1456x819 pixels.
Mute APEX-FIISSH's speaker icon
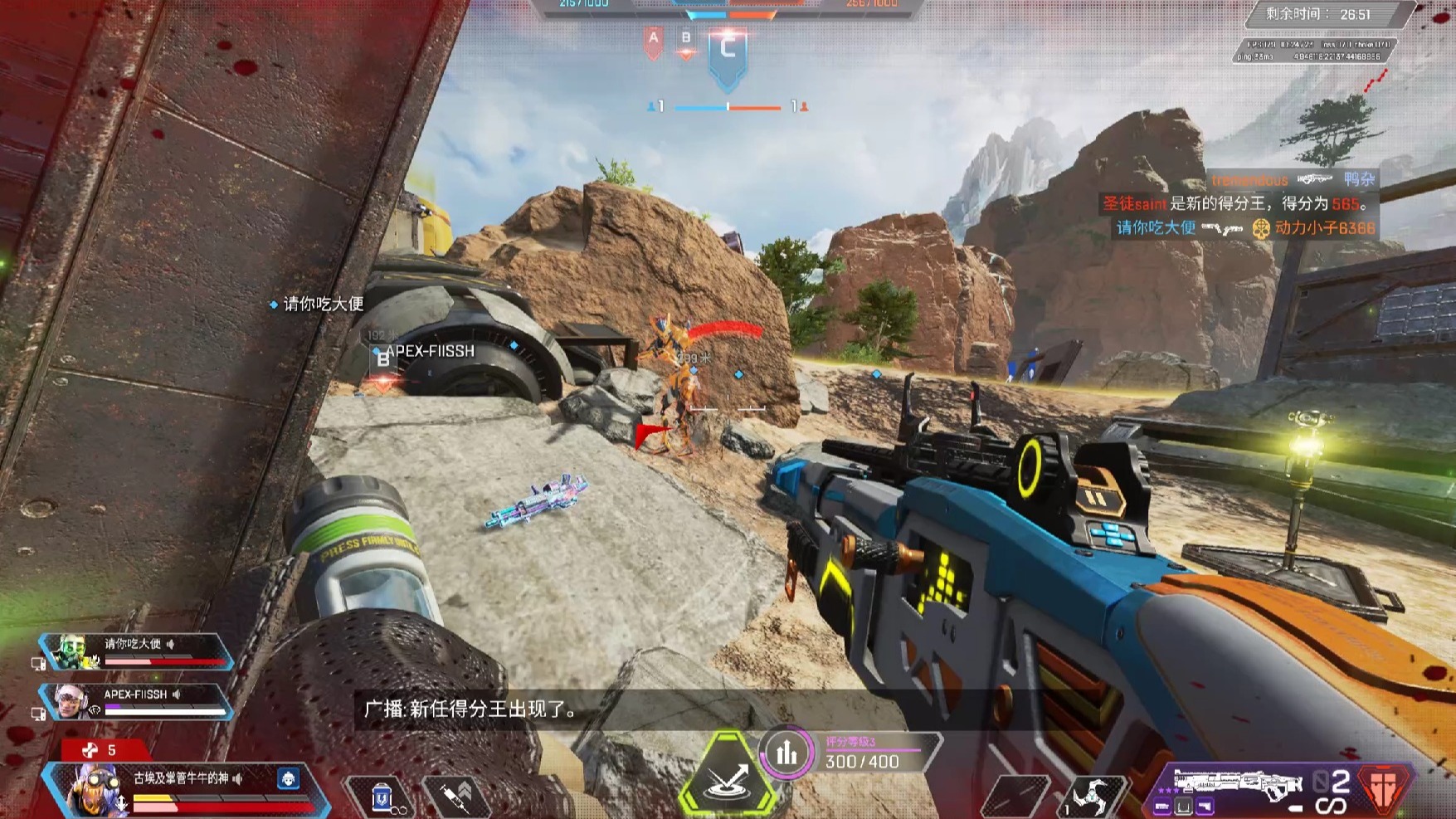tap(177, 695)
